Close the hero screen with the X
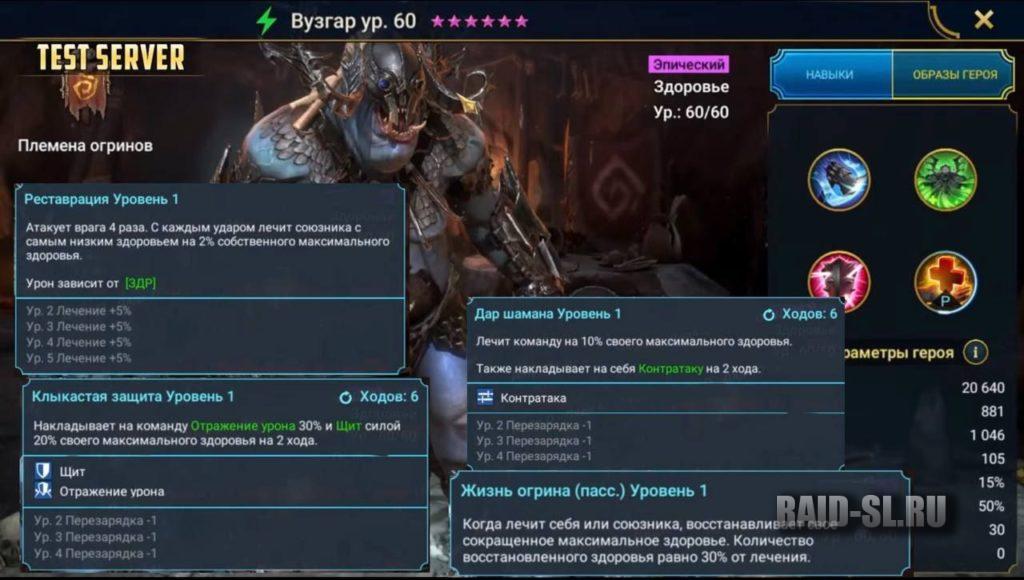This screenshot has height=580, width=1024. (984, 20)
